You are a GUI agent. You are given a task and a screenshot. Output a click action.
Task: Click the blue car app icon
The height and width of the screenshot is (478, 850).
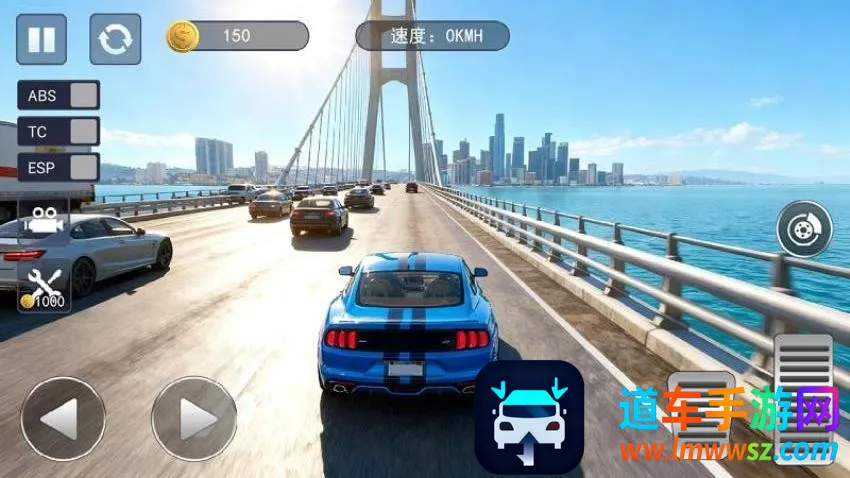click(x=529, y=417)
